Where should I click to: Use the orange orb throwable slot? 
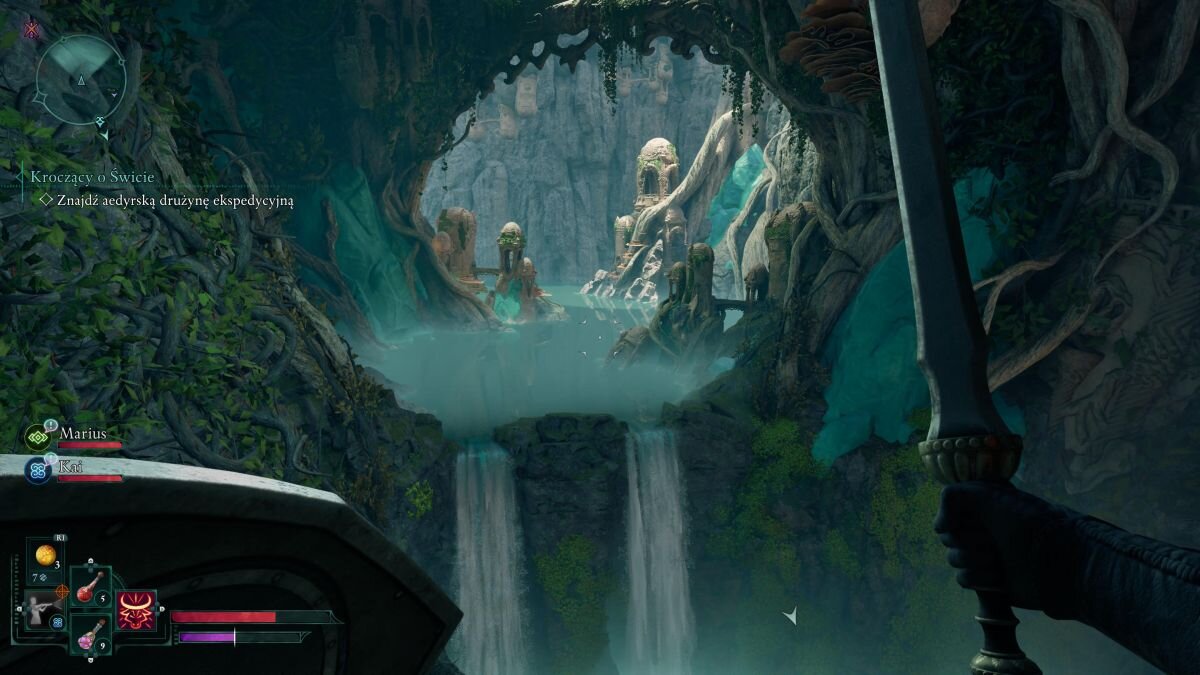(x=45, y=554)
